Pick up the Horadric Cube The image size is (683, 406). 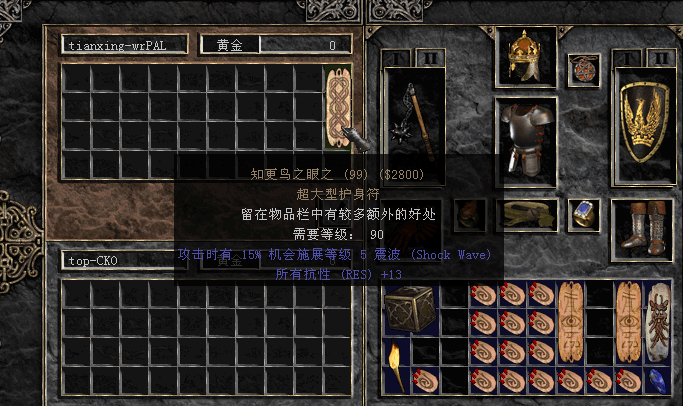(x=409, y=308)
